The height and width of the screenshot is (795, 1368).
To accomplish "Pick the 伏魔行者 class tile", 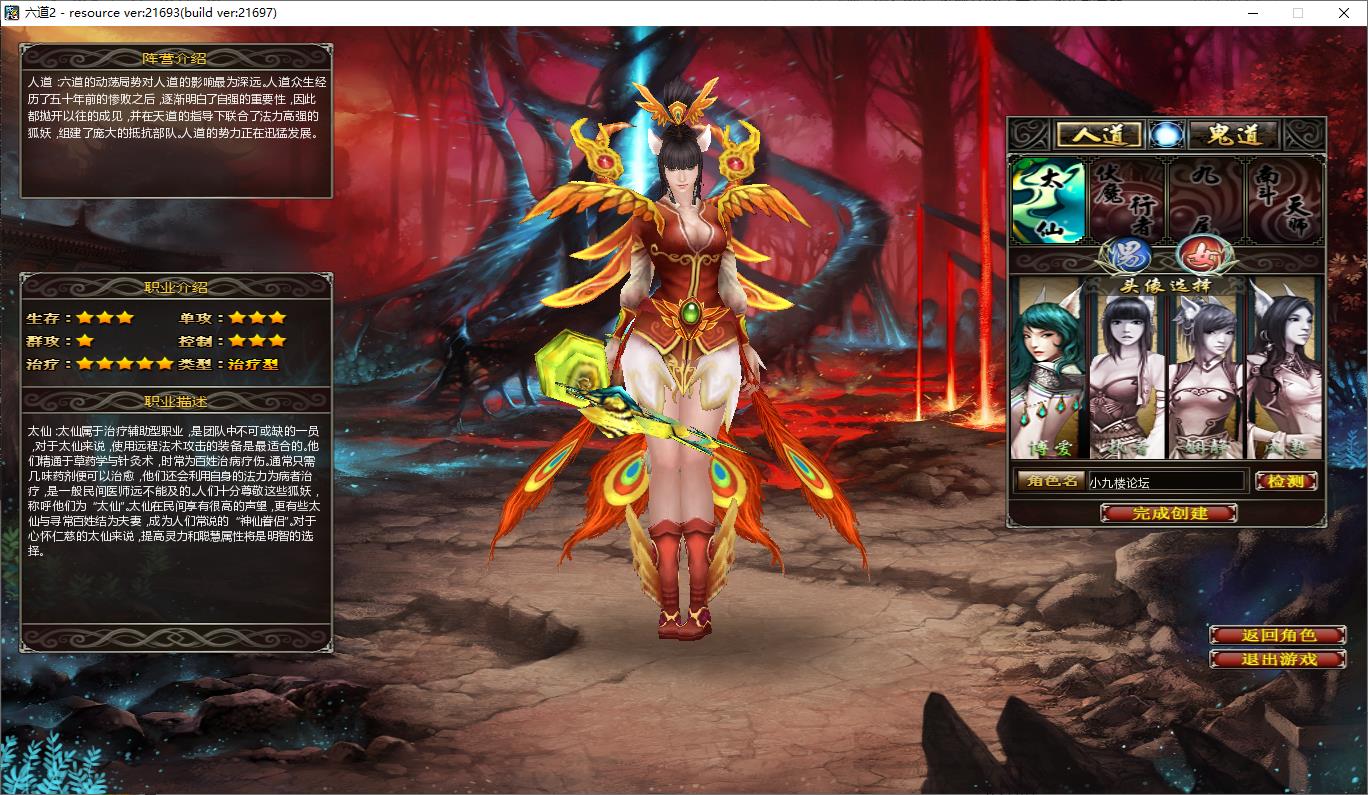I will point(1127,201).
